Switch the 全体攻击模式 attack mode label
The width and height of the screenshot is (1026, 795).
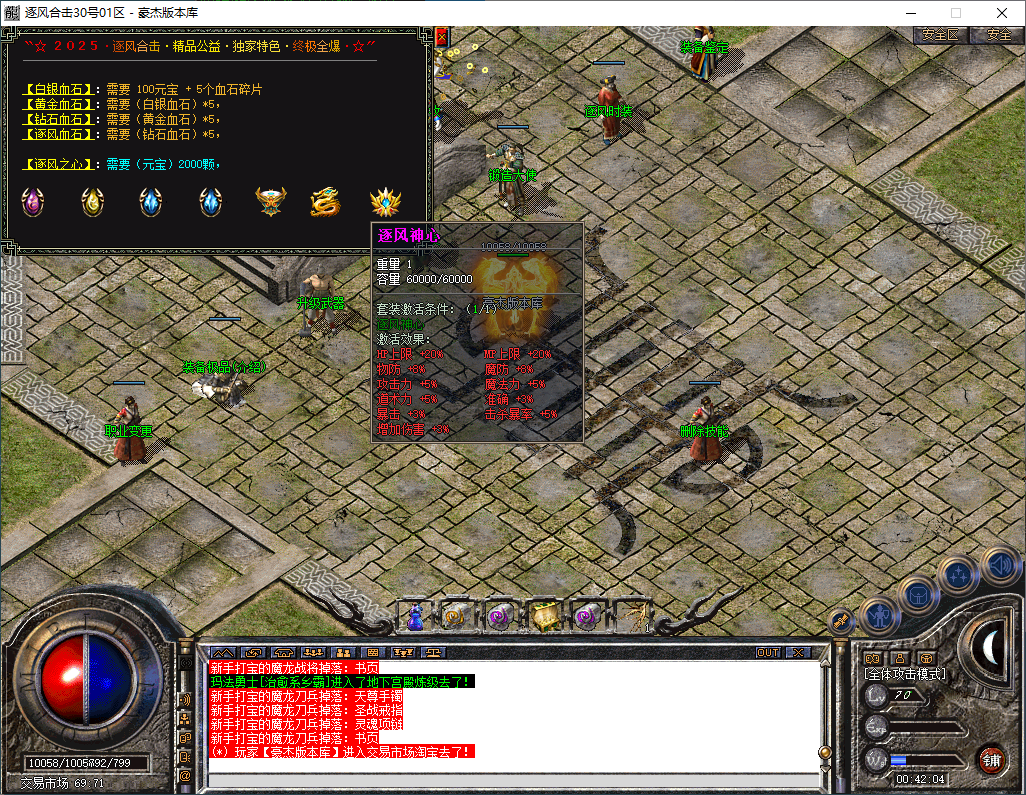[x=904, y=675]
